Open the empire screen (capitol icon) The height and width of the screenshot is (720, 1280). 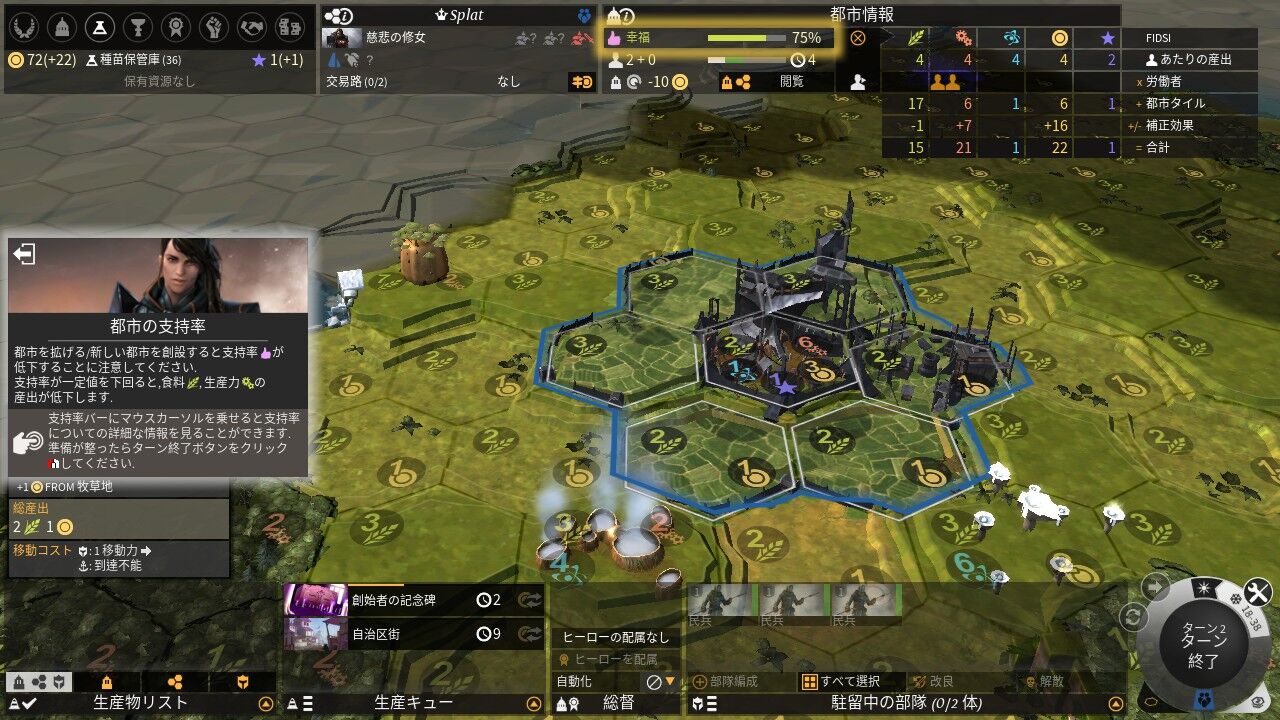[x=64, y=27]
